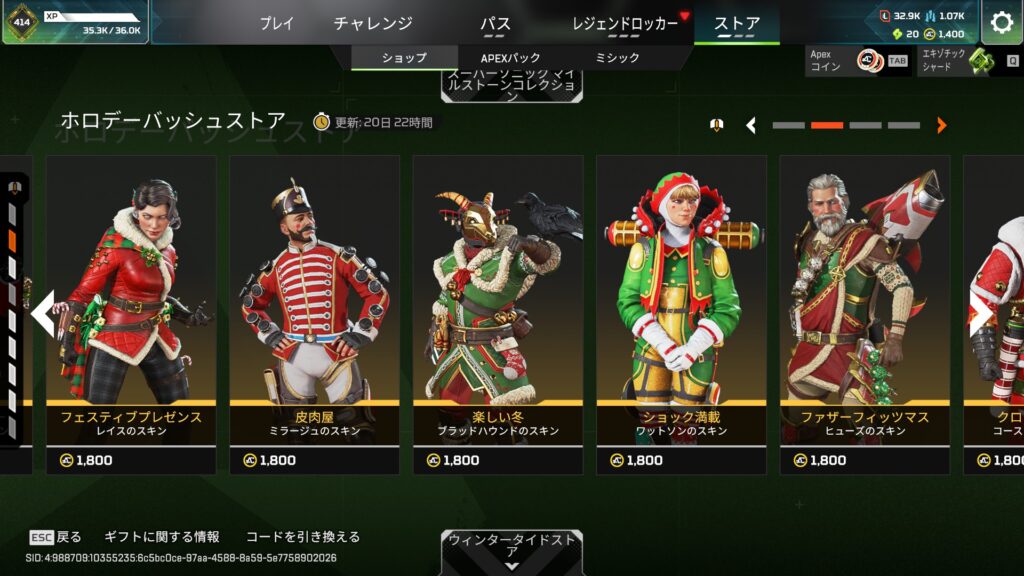Open the APEXパック sub-tab
This screenshot has height=576, width=1024.
(x=510, y=58)
